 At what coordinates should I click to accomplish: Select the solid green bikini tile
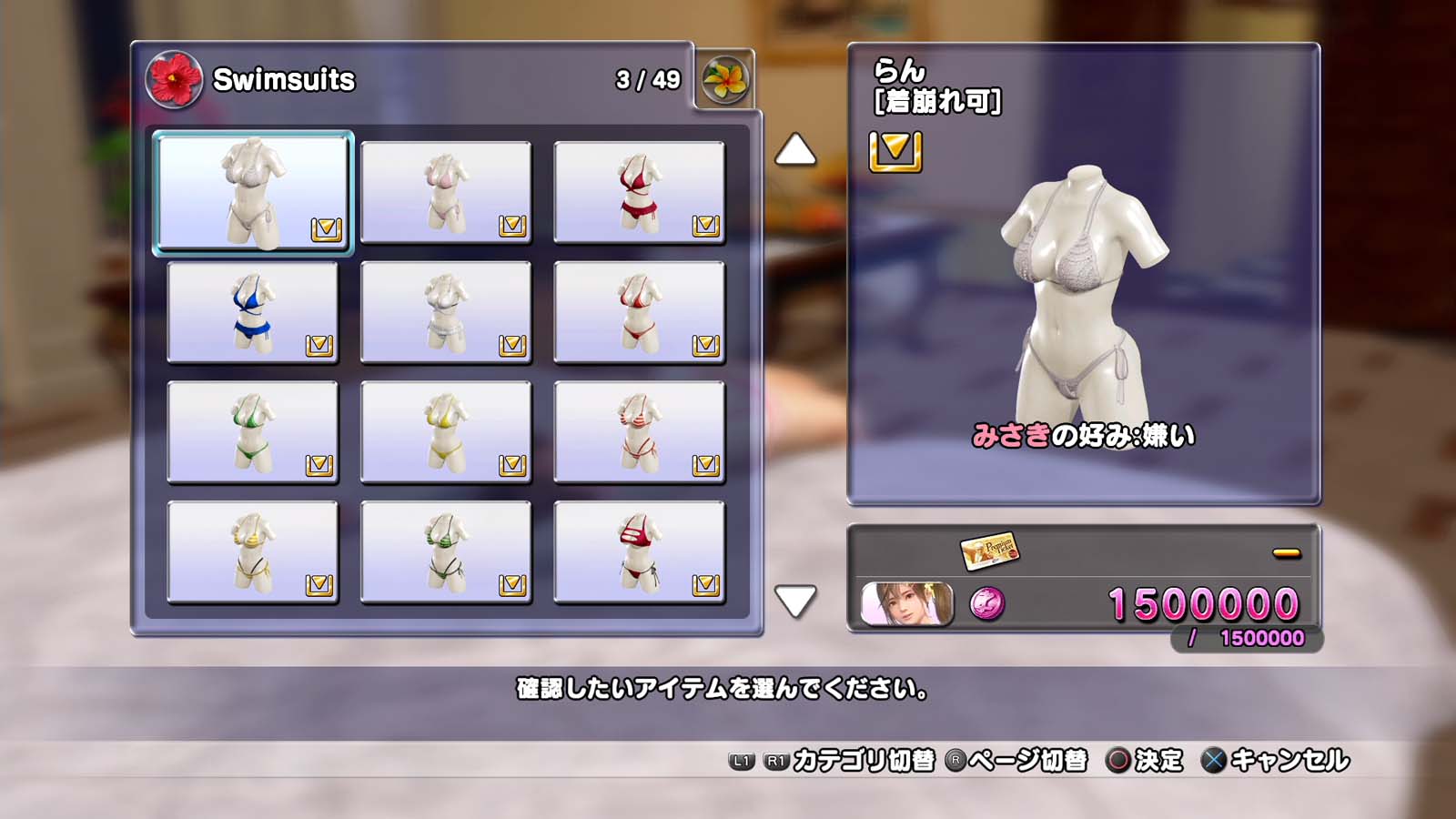point(253,432)
